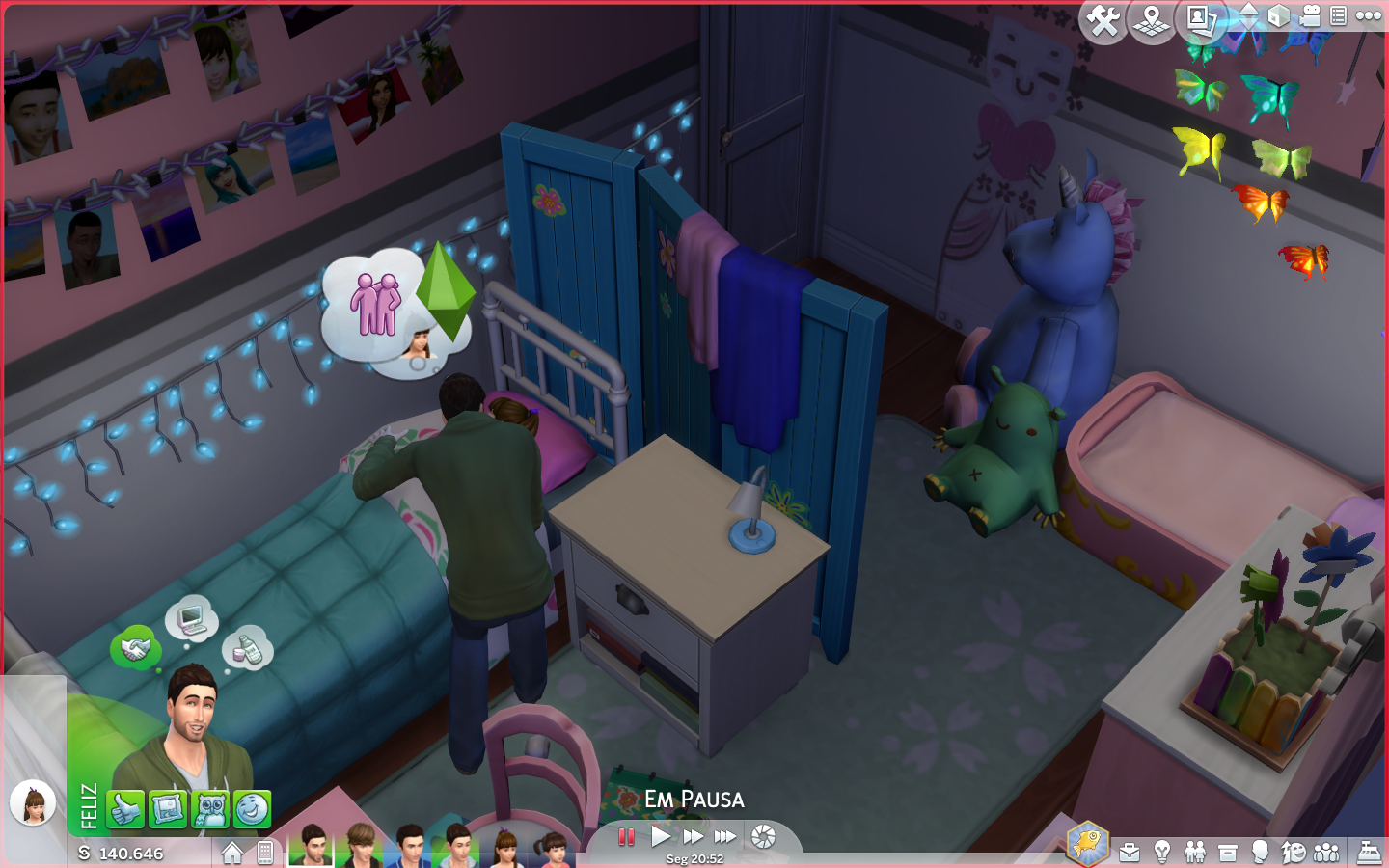Open Build Mode with the hammer-and-wrench button
The height and width of the screenshot is (868, 1389).
point(1103,20)
